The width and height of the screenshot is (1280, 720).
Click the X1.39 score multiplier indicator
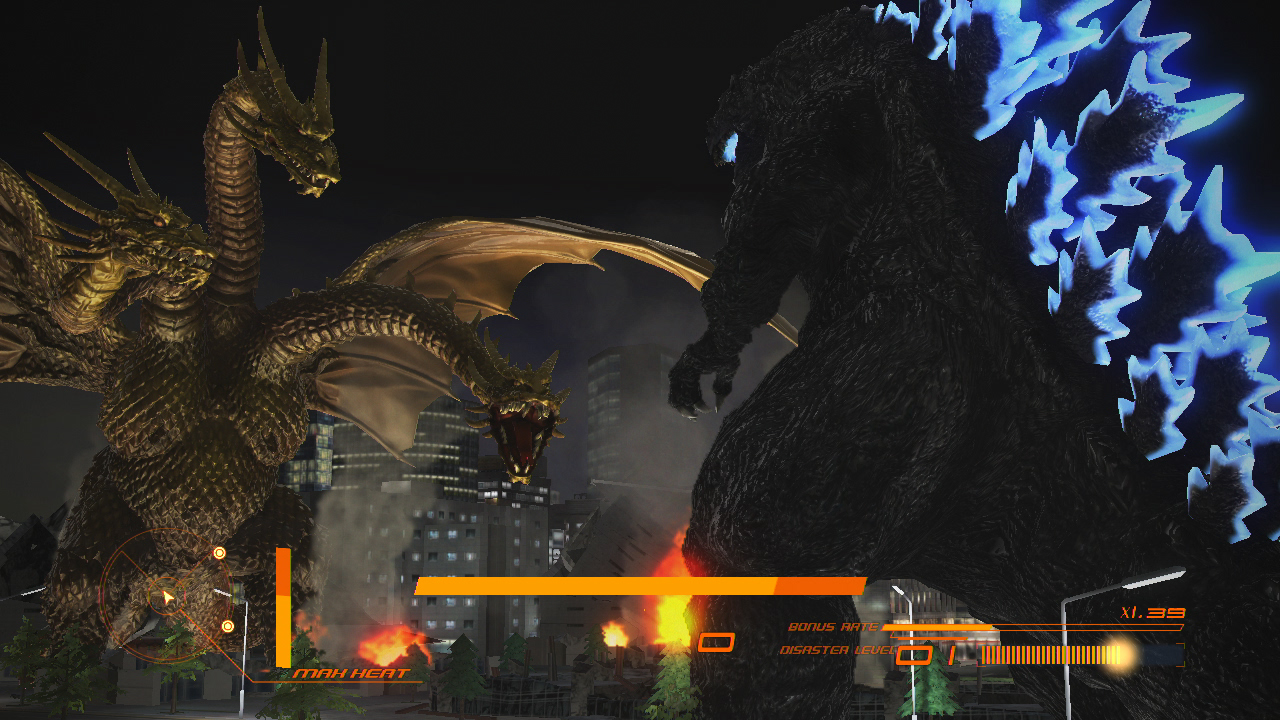coord(1150,612)
